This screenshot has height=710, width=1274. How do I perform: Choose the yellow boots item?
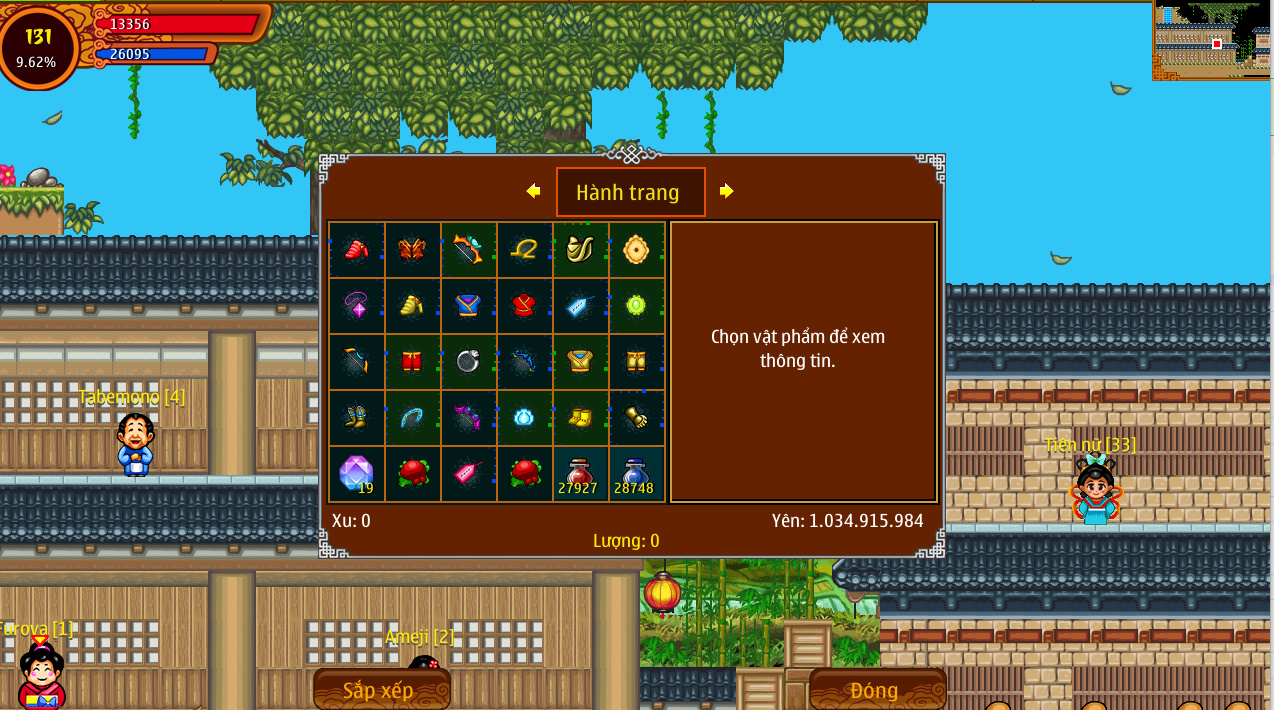click(x=580, y=418)
